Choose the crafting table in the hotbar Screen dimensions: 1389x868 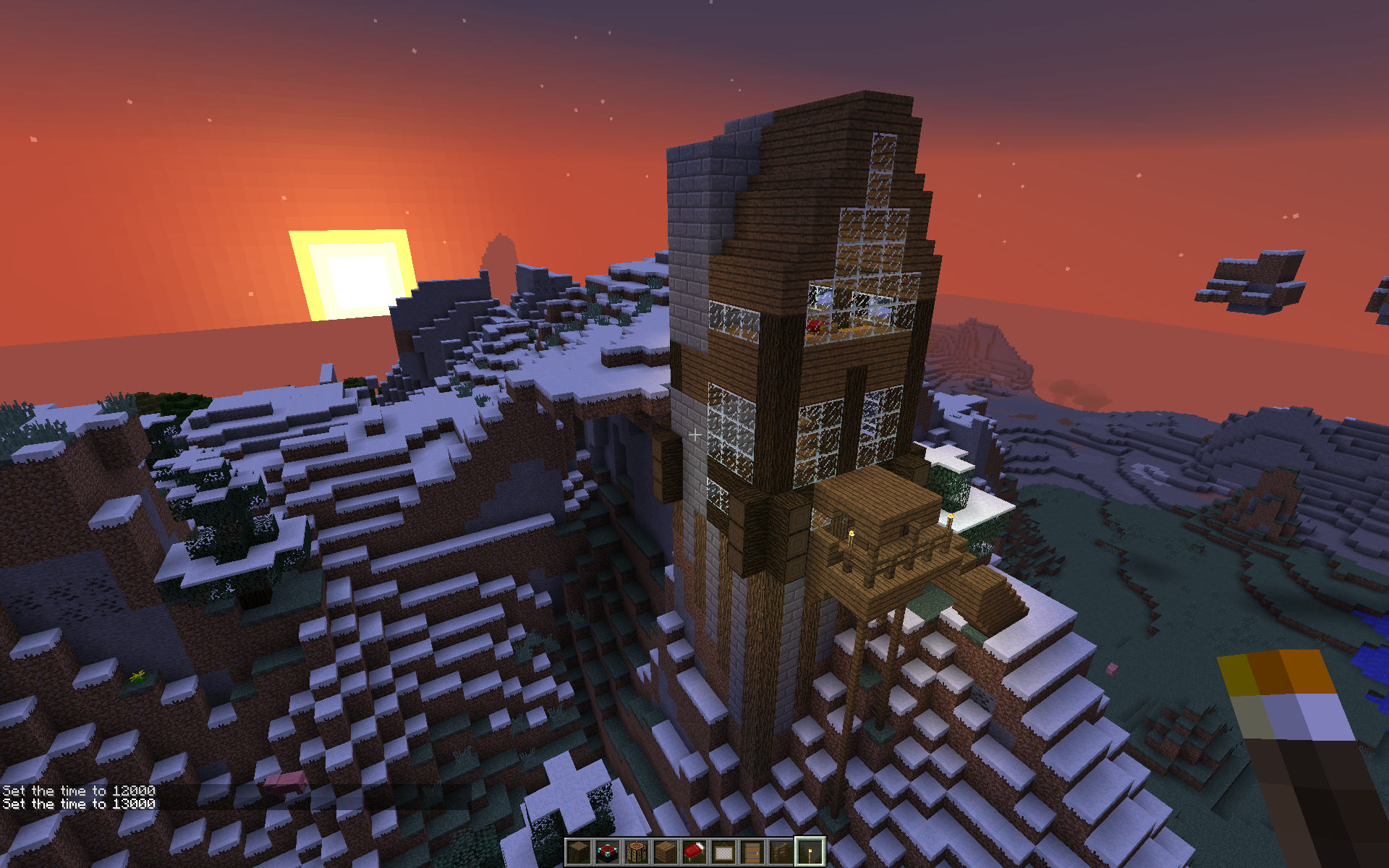[637, 853]
